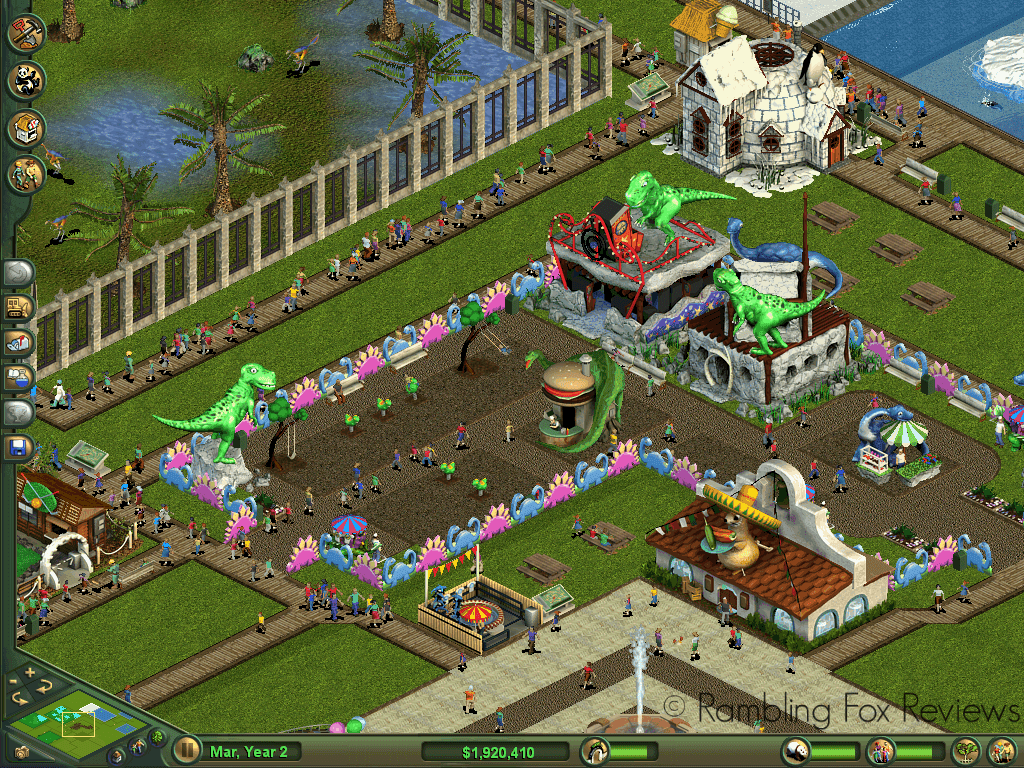The height and width of the screenshot is (768, 1024).
Task: Open the floppy disk save menu
Action: click(x=19, y=447)
